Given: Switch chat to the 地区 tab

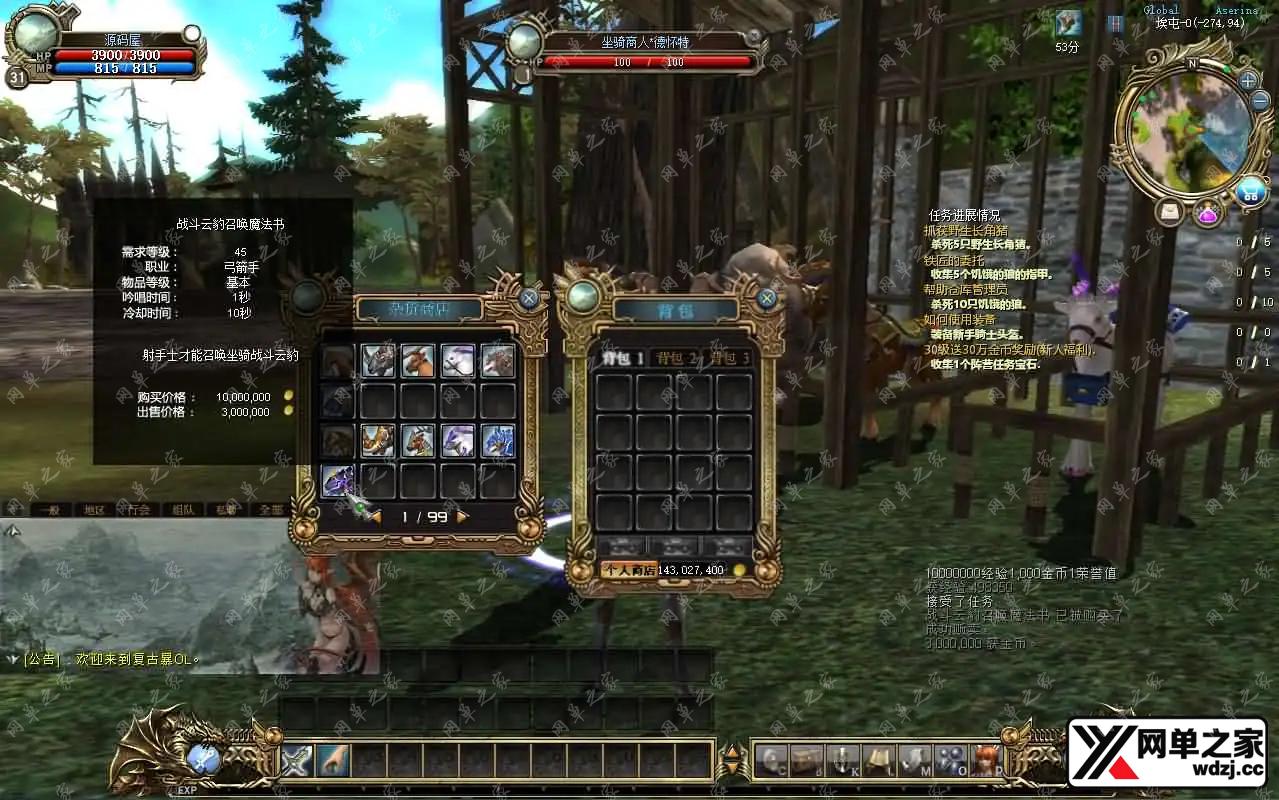Looking at the screenshot, I should click(94, 510).
